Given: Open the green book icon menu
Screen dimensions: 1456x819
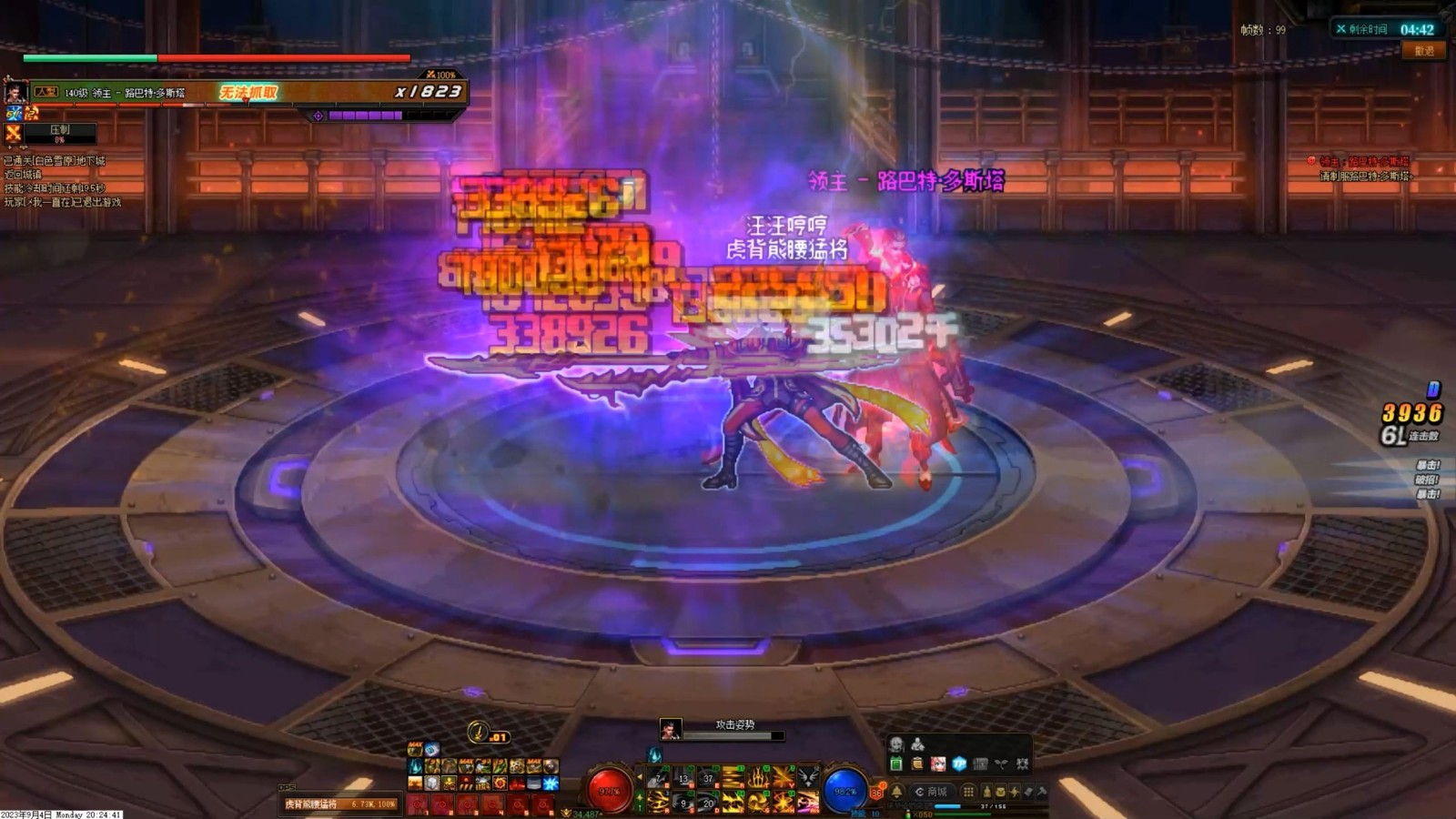Looking at the screenshot, I should pyautogui.click(x=895, y=764).
